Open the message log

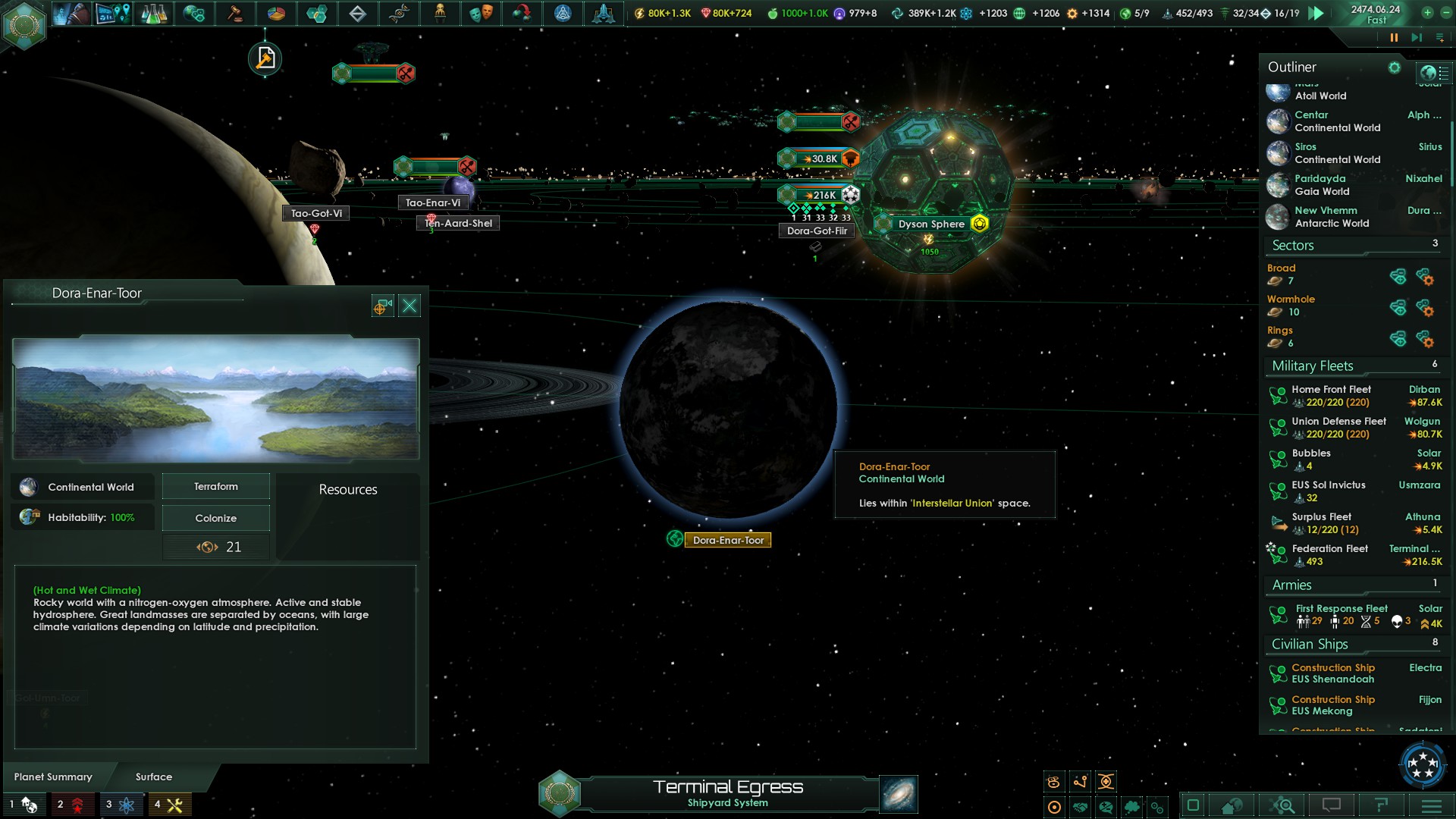click(x=1332, y=805)
